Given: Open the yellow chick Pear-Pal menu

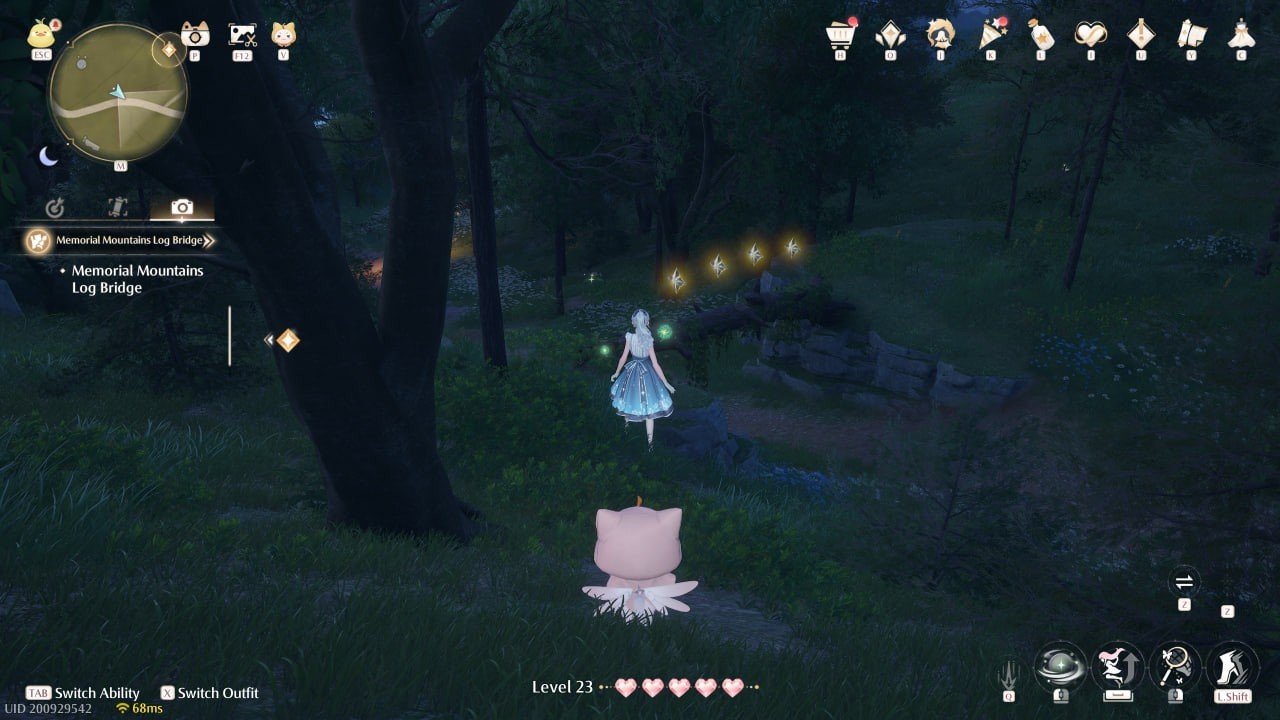Looking at the screenshot, I should pos(42,35).
